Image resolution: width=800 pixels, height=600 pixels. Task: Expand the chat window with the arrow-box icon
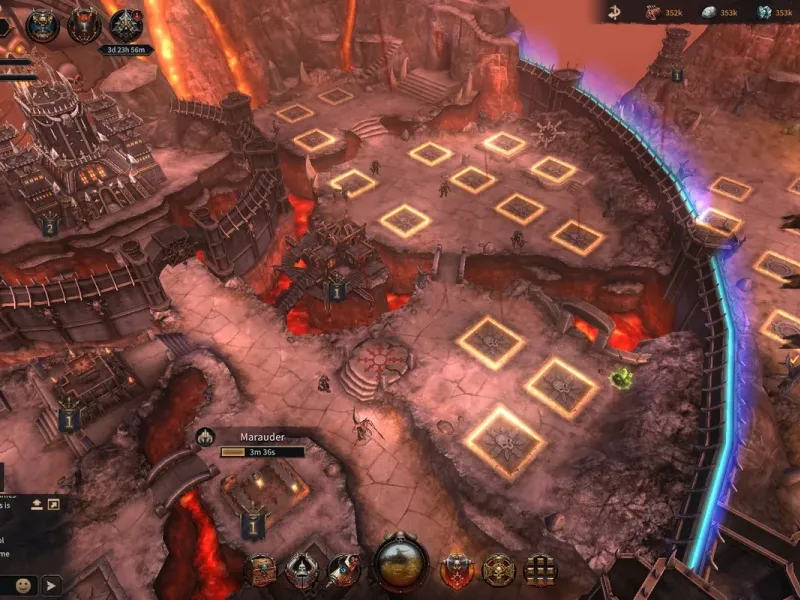pos(54,503)
